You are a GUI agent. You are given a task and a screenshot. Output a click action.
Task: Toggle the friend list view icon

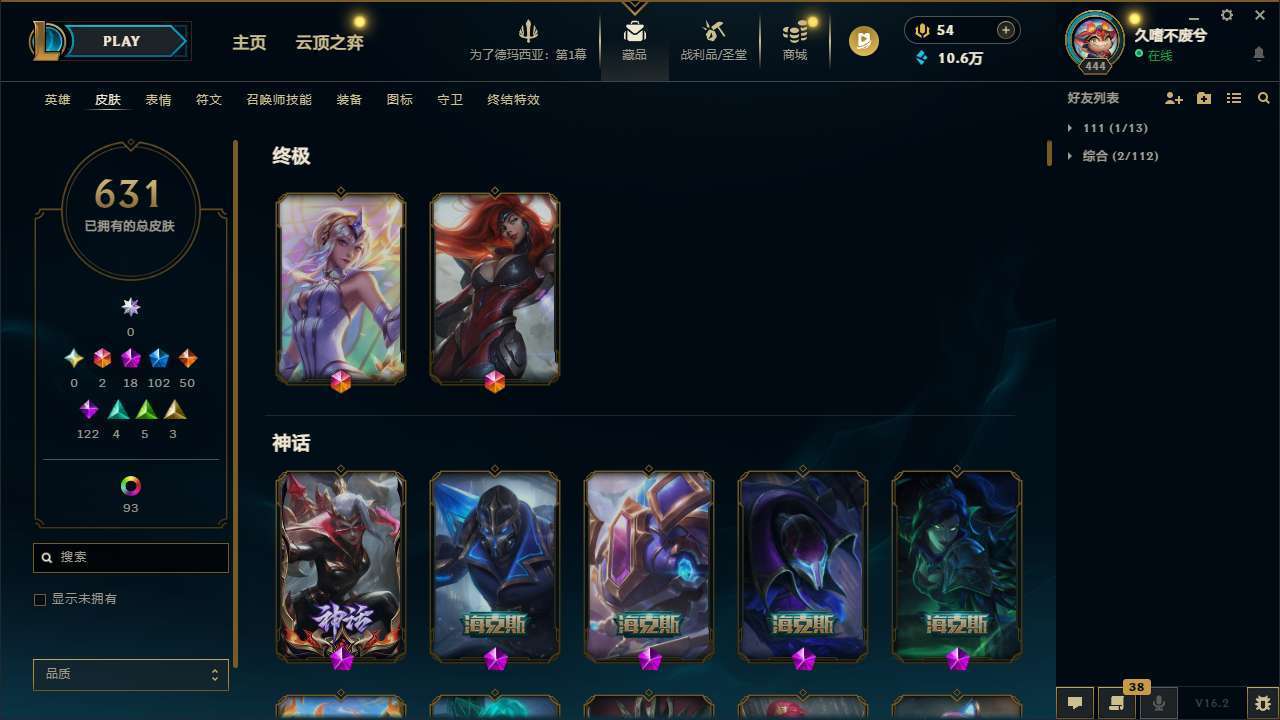pyautogui.click(x=1234, y=98)
